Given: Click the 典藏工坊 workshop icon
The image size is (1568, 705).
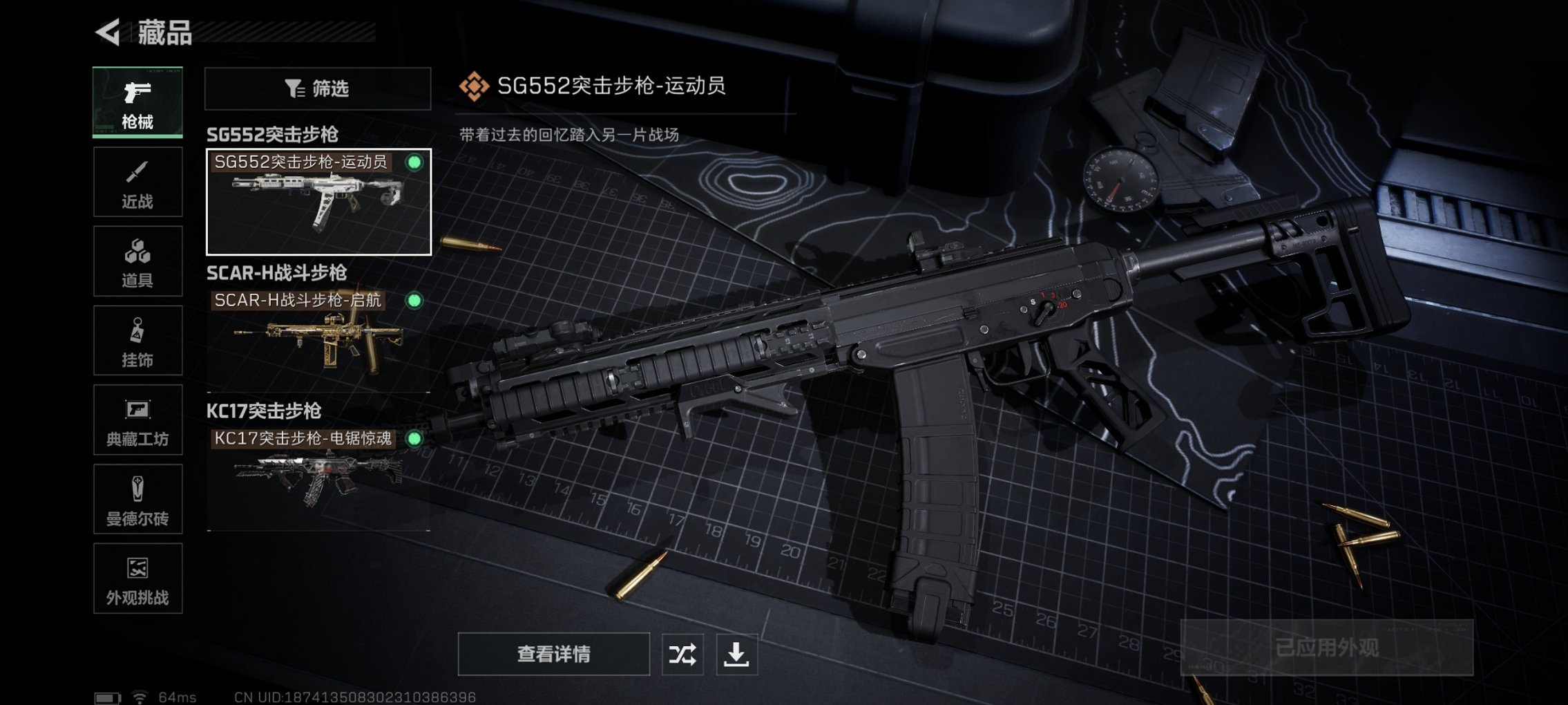Looking at the screenshot, I should click(137, 420).
